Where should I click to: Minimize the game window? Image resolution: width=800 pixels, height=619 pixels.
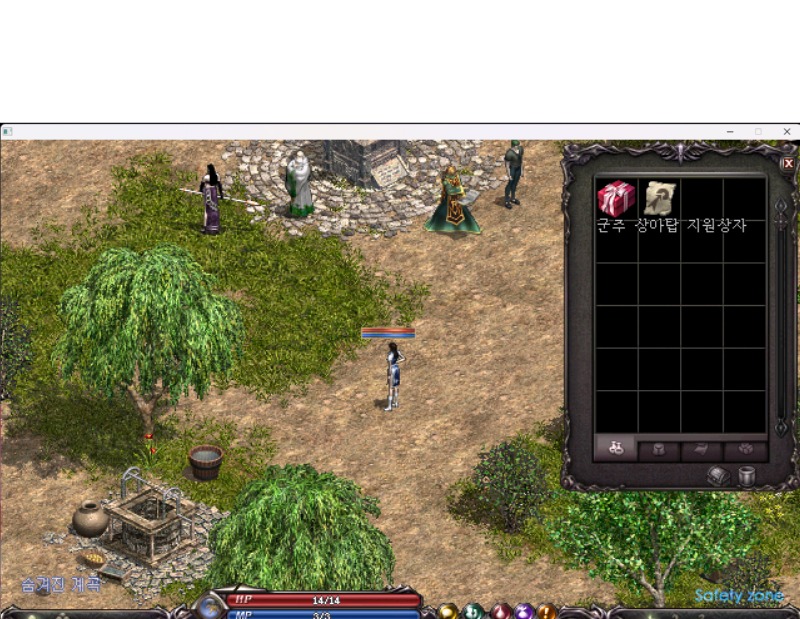(730, 131)
